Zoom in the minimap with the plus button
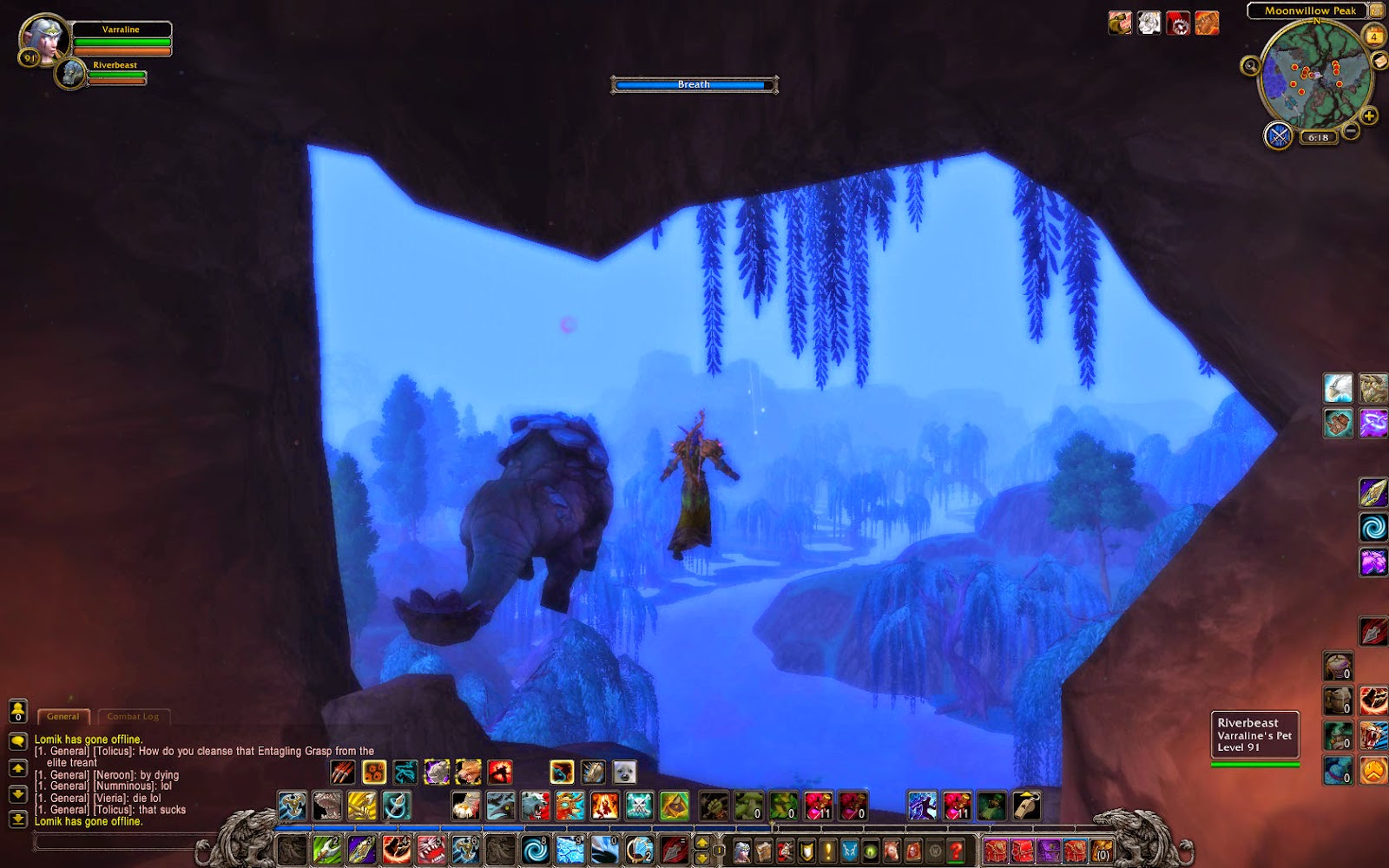Screen dimensions: 1389x868 pos(1370,115)
